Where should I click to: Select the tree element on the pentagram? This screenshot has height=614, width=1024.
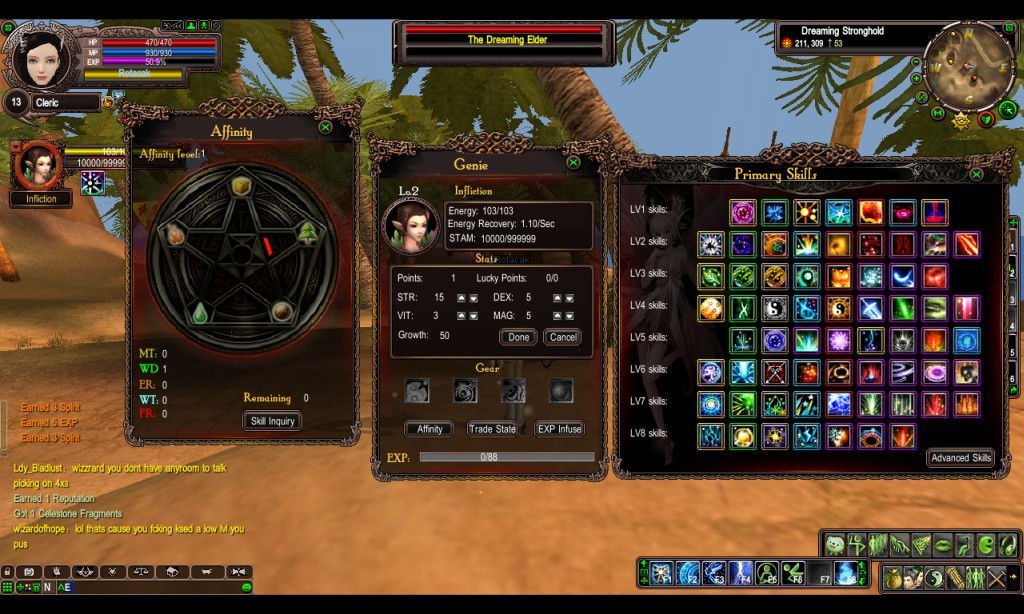click(x=307, y=233)
